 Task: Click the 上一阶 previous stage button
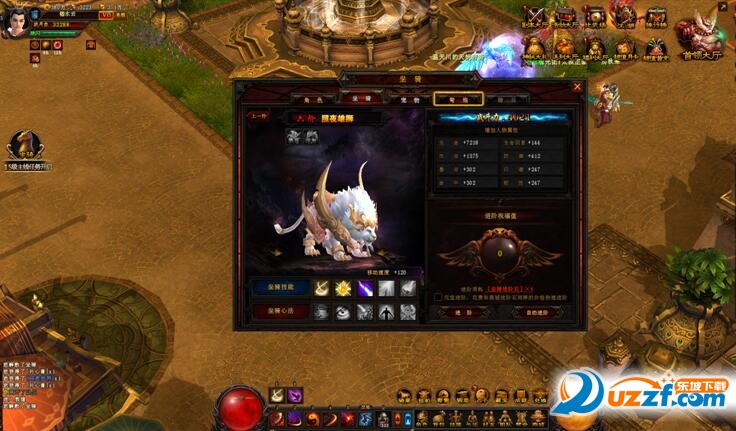pos(258,116)
